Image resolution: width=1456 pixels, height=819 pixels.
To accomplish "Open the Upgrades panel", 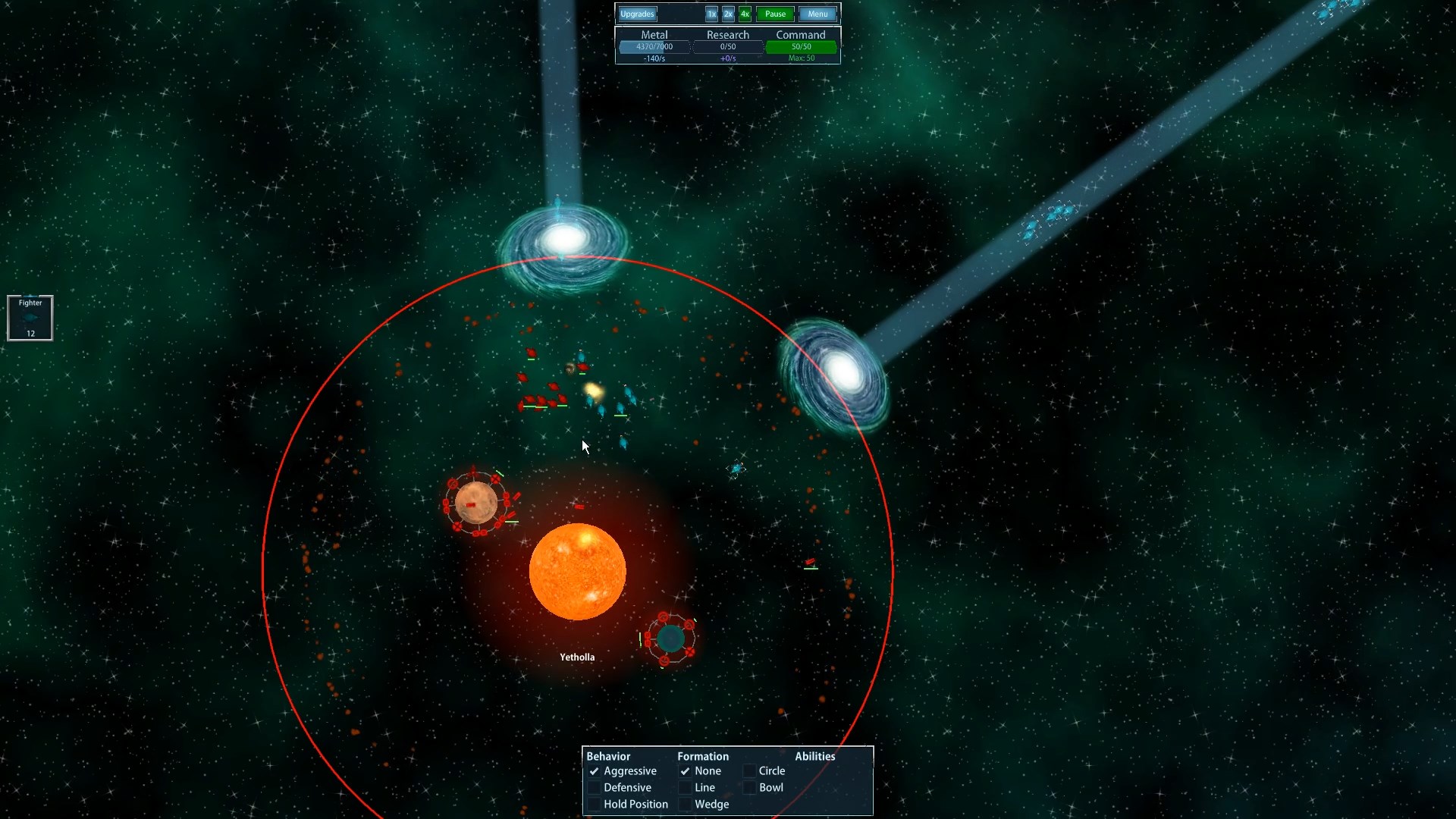I will [x=637, y=14].
